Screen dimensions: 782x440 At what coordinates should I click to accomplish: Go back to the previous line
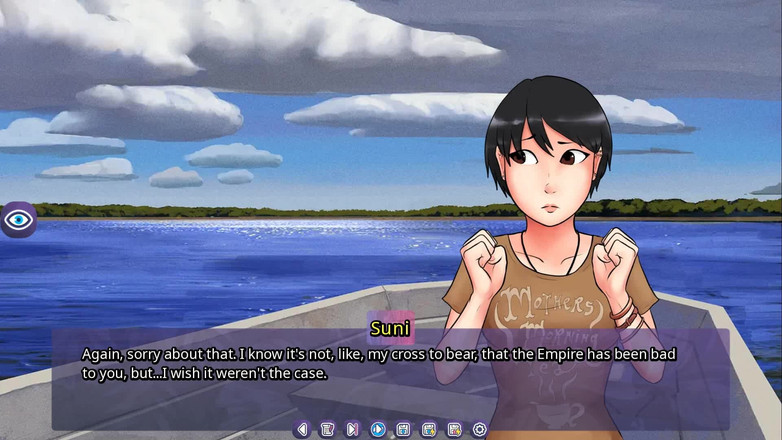(302, 429)
